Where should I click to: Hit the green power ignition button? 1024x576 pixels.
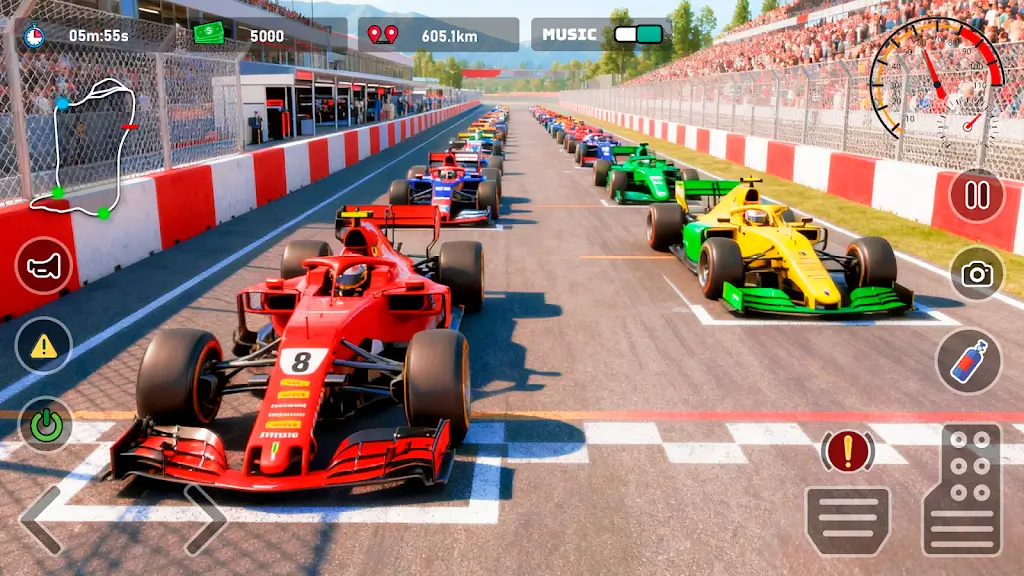45,425
